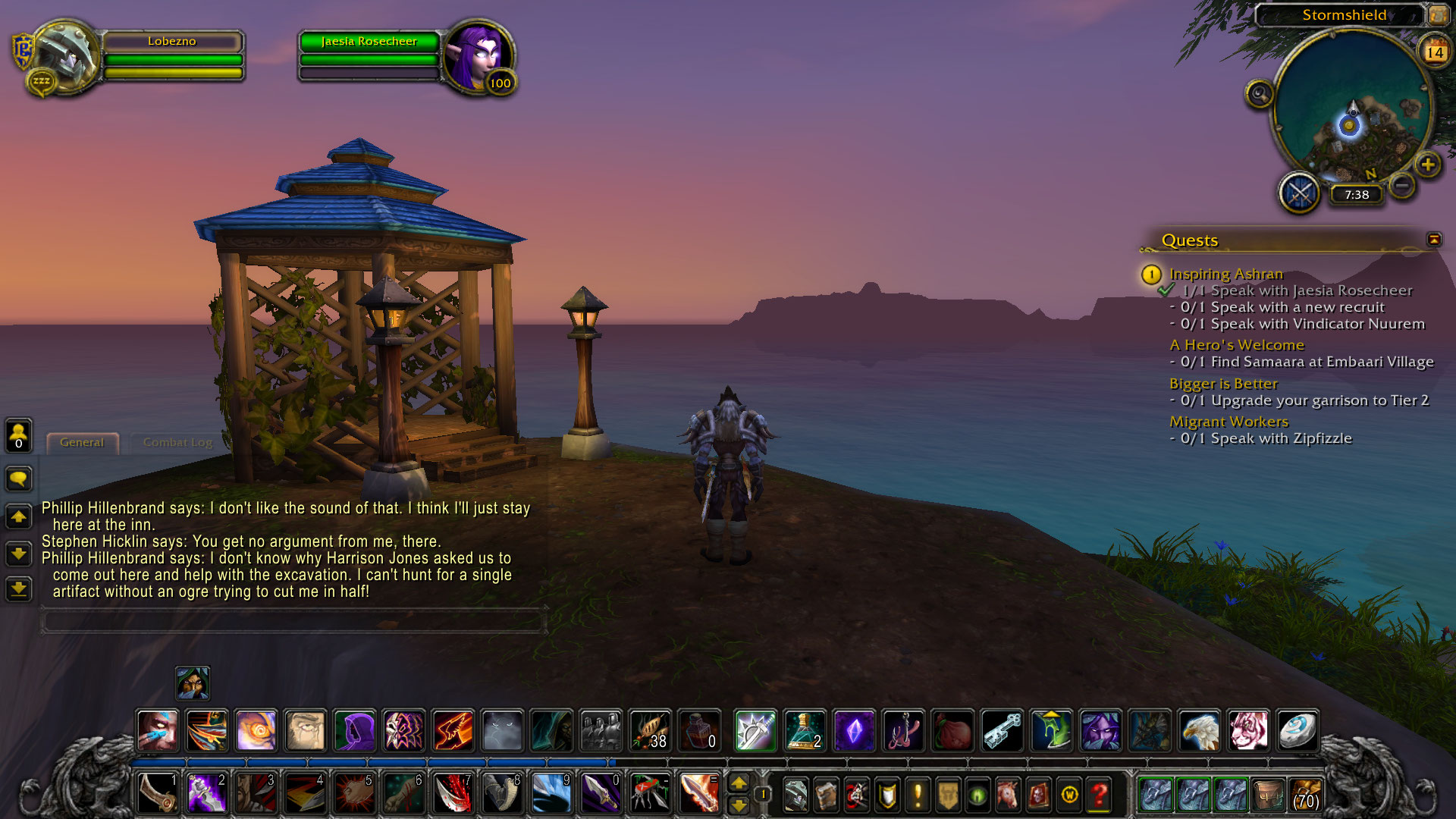Open the garrison crossed-swords report button

click(x=1300, y=193)
